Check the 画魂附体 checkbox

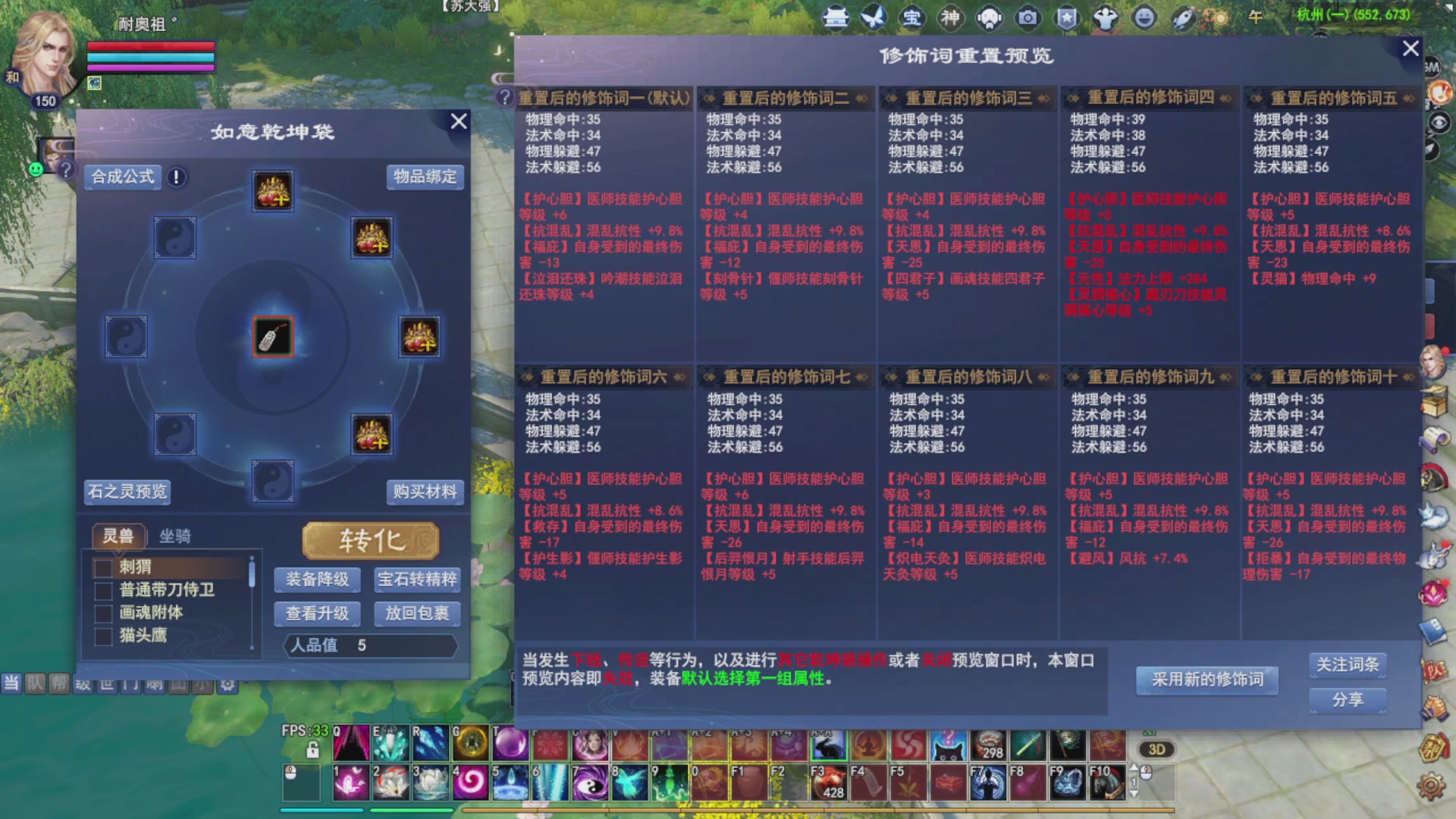(x=104, y=613)
